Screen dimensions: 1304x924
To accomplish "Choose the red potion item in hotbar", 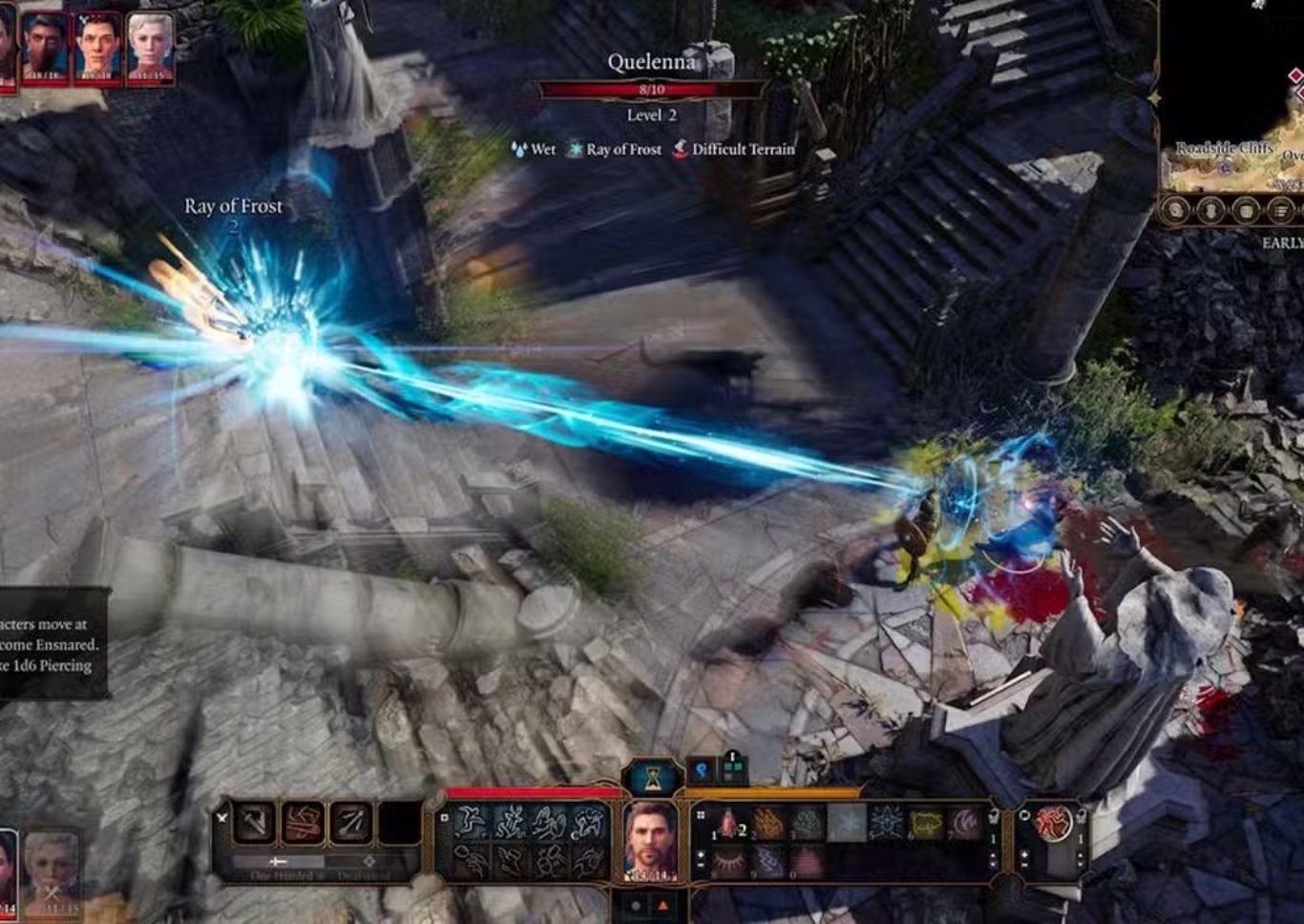I will pos(728,823).
